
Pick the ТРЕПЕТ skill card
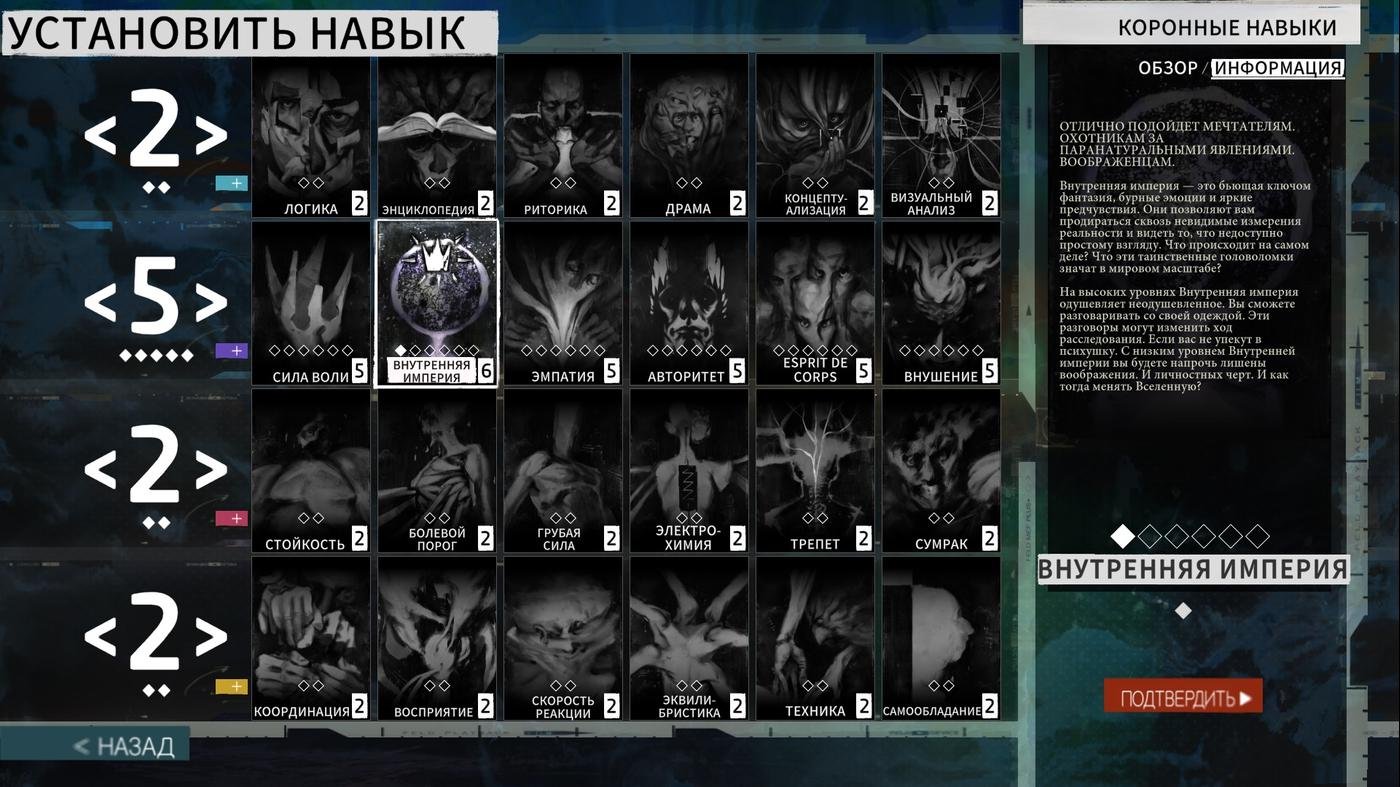tap(814, 471)
